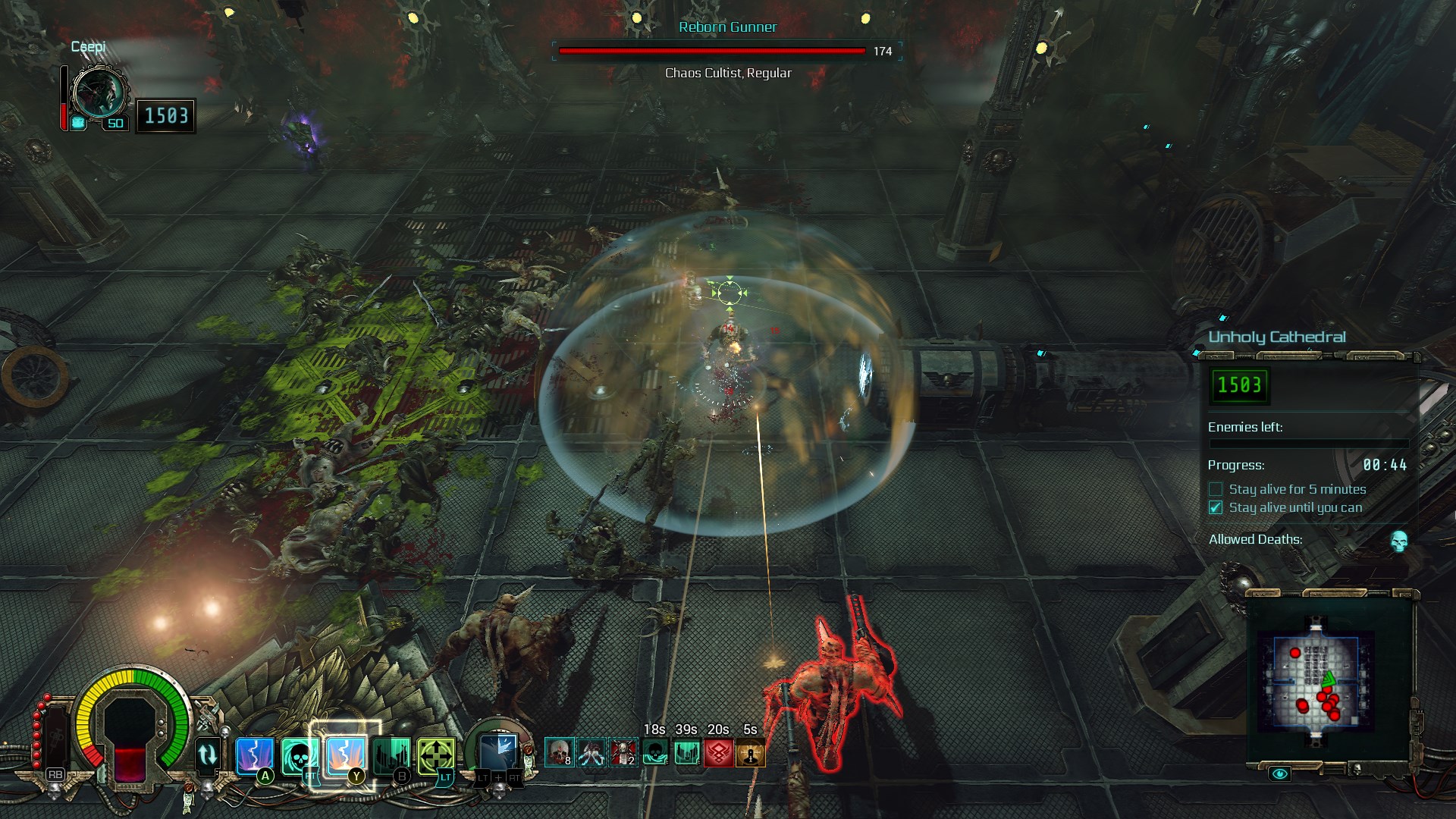Click the Allowed Deaths skull icon
1456x819 pixels.
click(x=1399, y=541)
